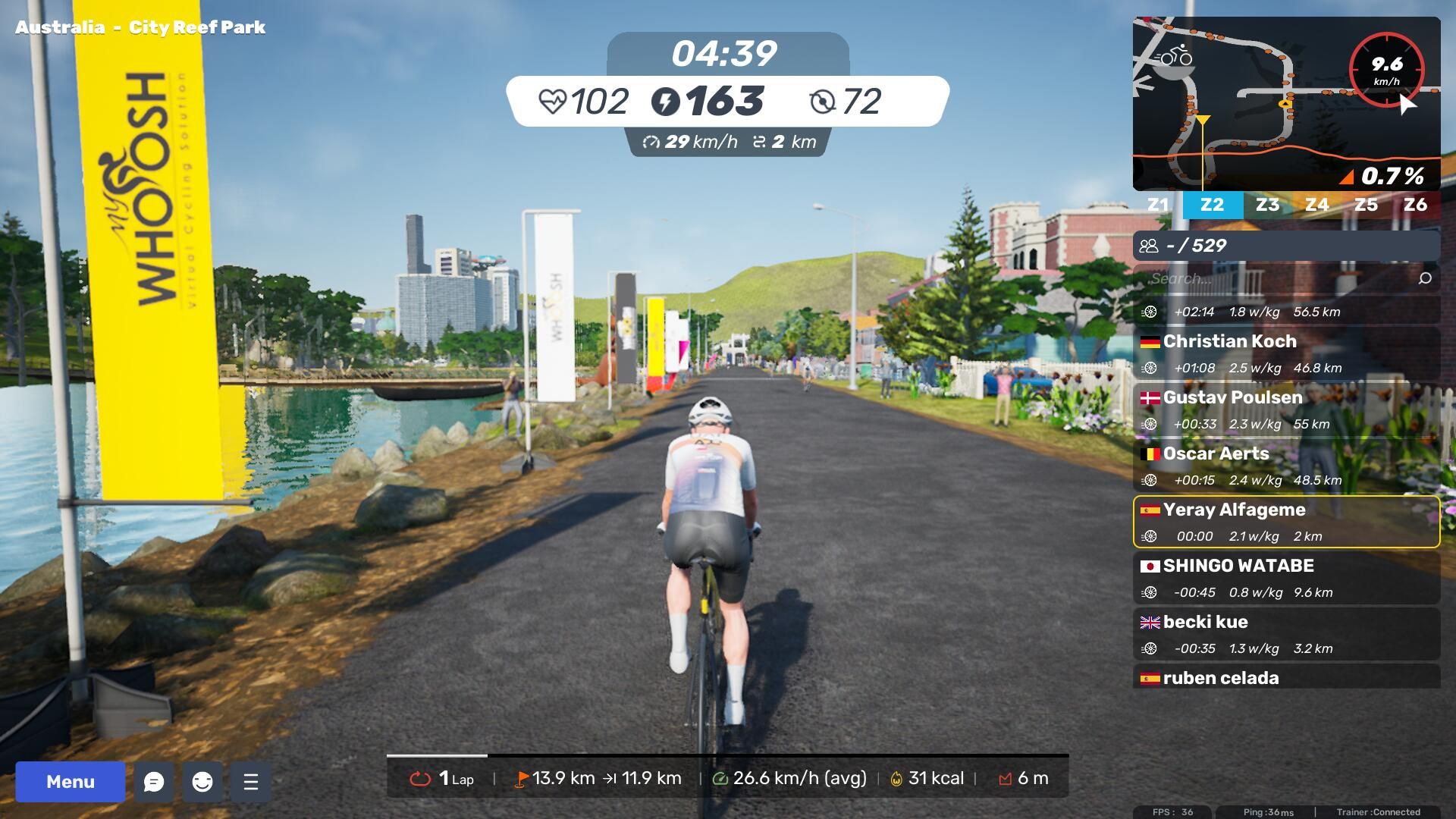Click the smiley emote icon
This screenshot has width=1456, height=819.
202,781
